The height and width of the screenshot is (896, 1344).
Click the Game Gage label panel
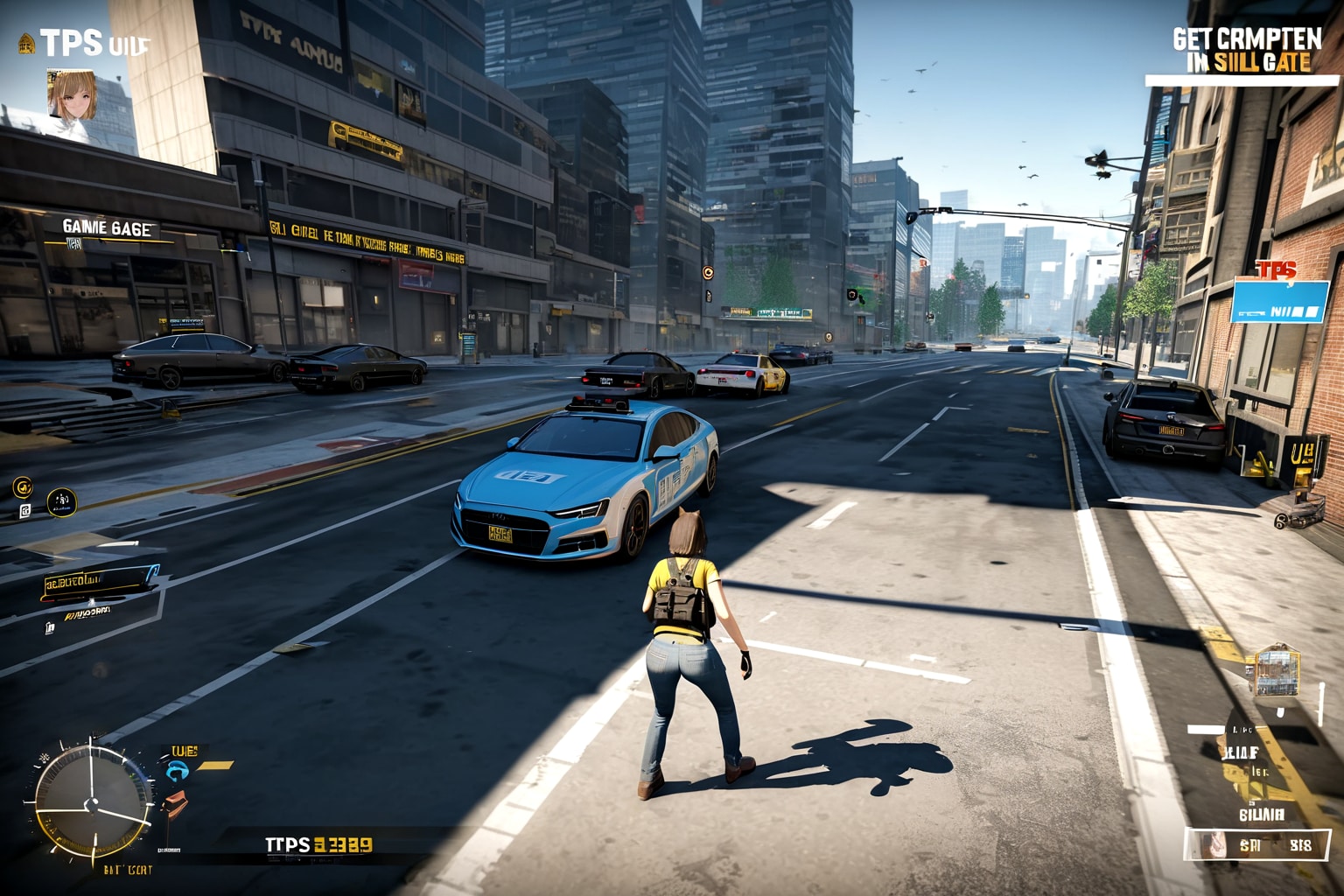point(107,228)
